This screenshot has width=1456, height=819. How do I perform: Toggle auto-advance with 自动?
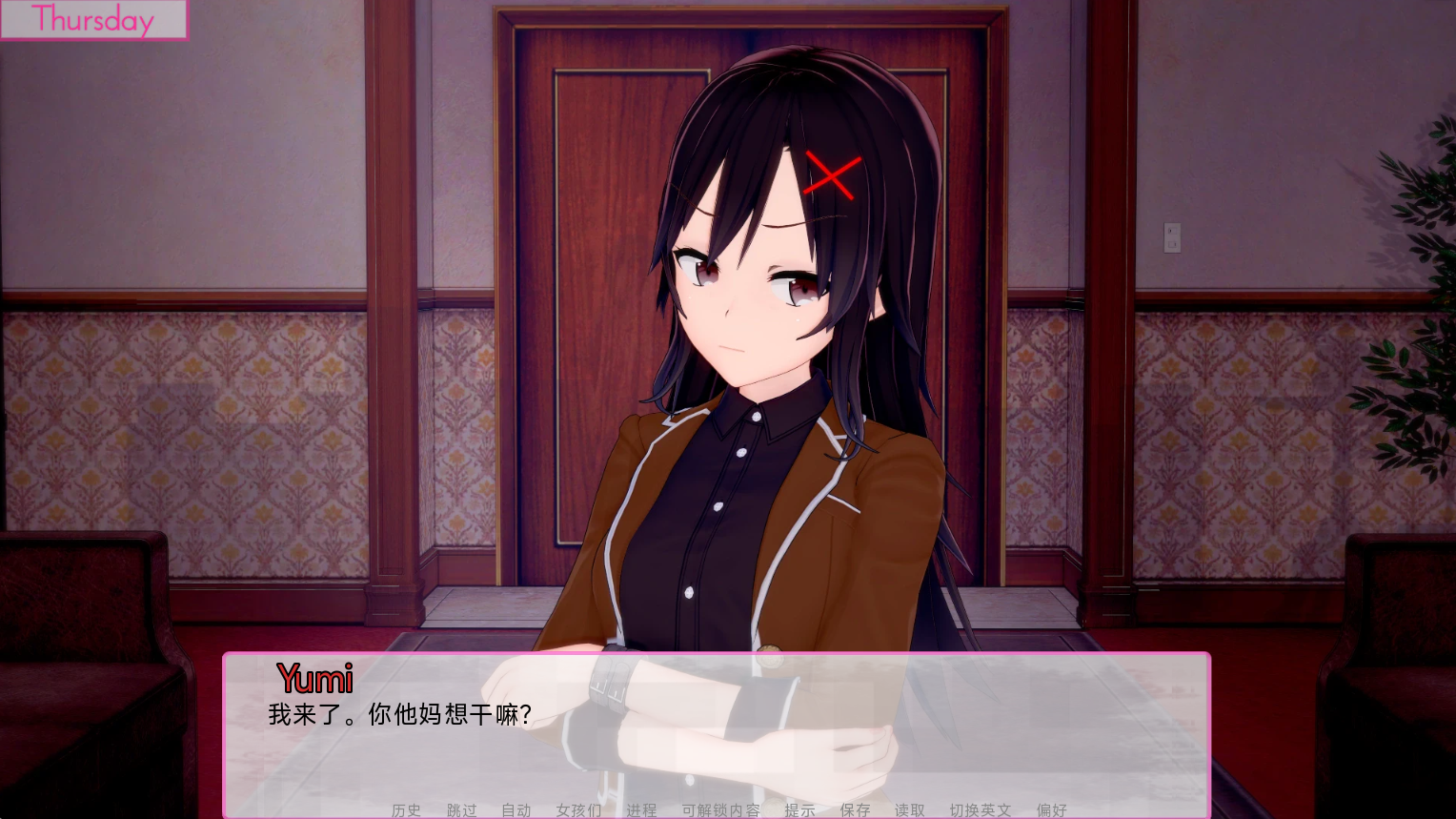516,810
